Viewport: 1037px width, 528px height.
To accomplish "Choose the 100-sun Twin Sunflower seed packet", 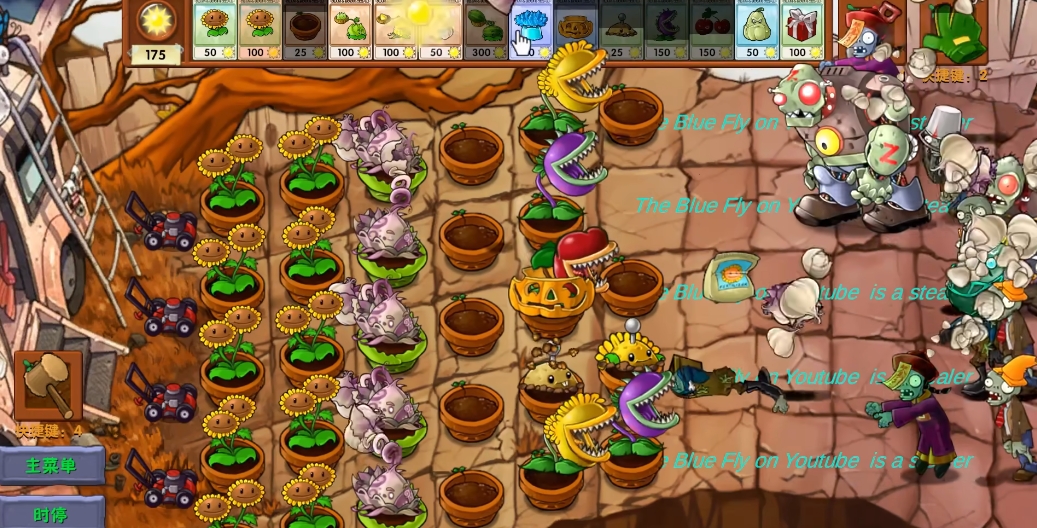I will pyautogui.click(x=259, y=30).
